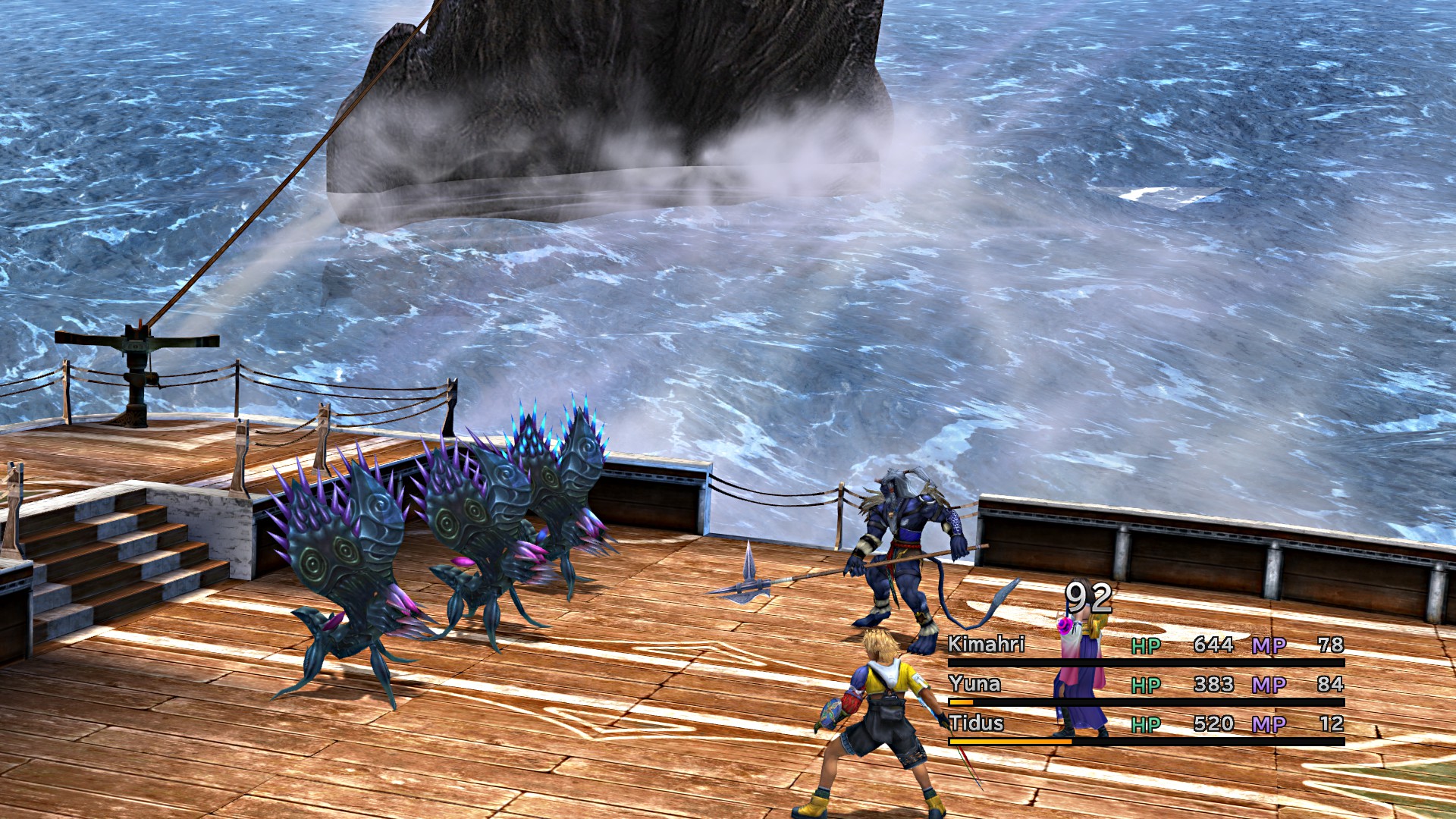This screenshot has height=819, width=1456.
Task: Select Tidus in the party list
Action: pos(976,723)
